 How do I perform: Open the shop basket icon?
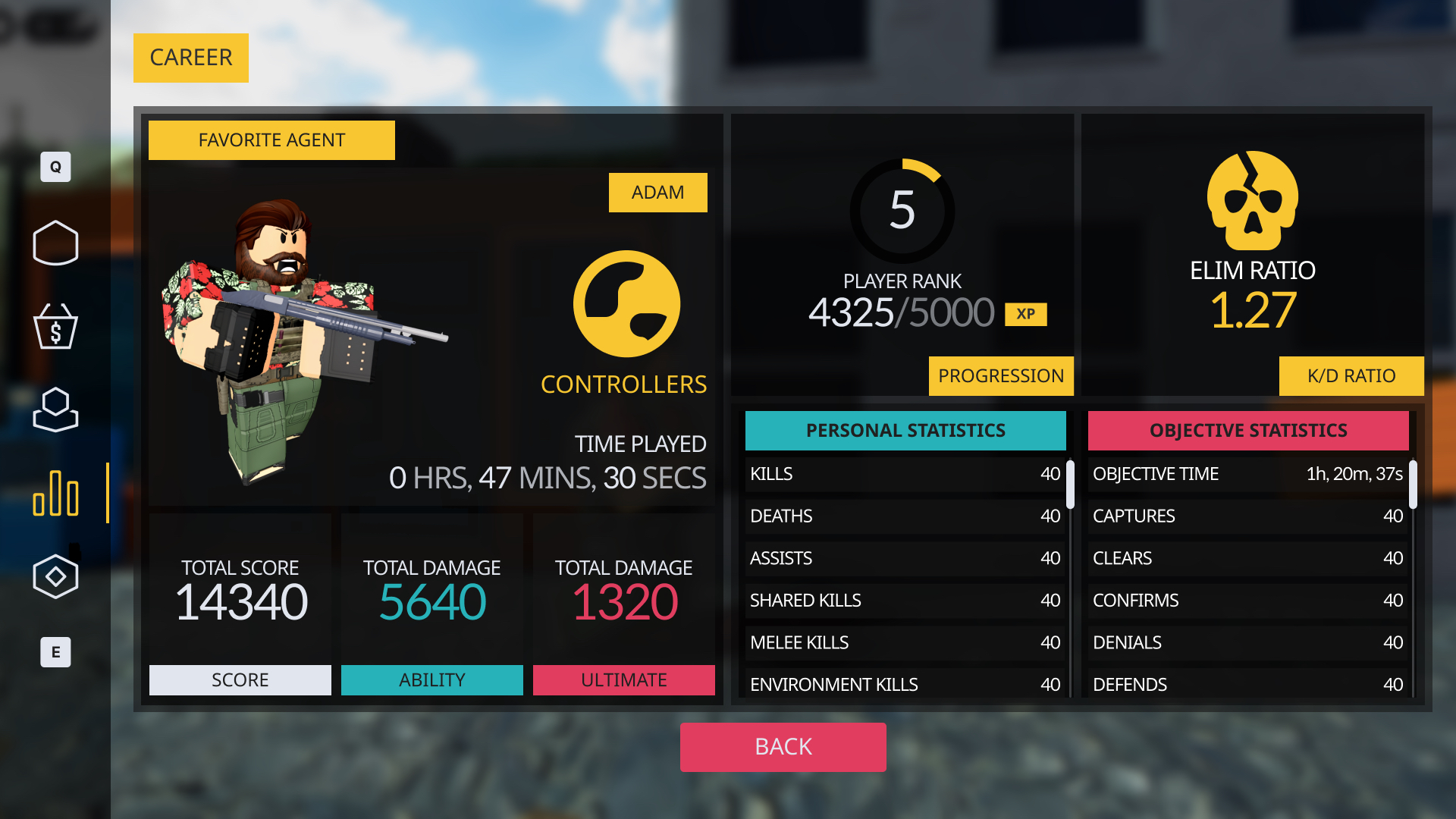pyautogui.click(x=55, y=327)
